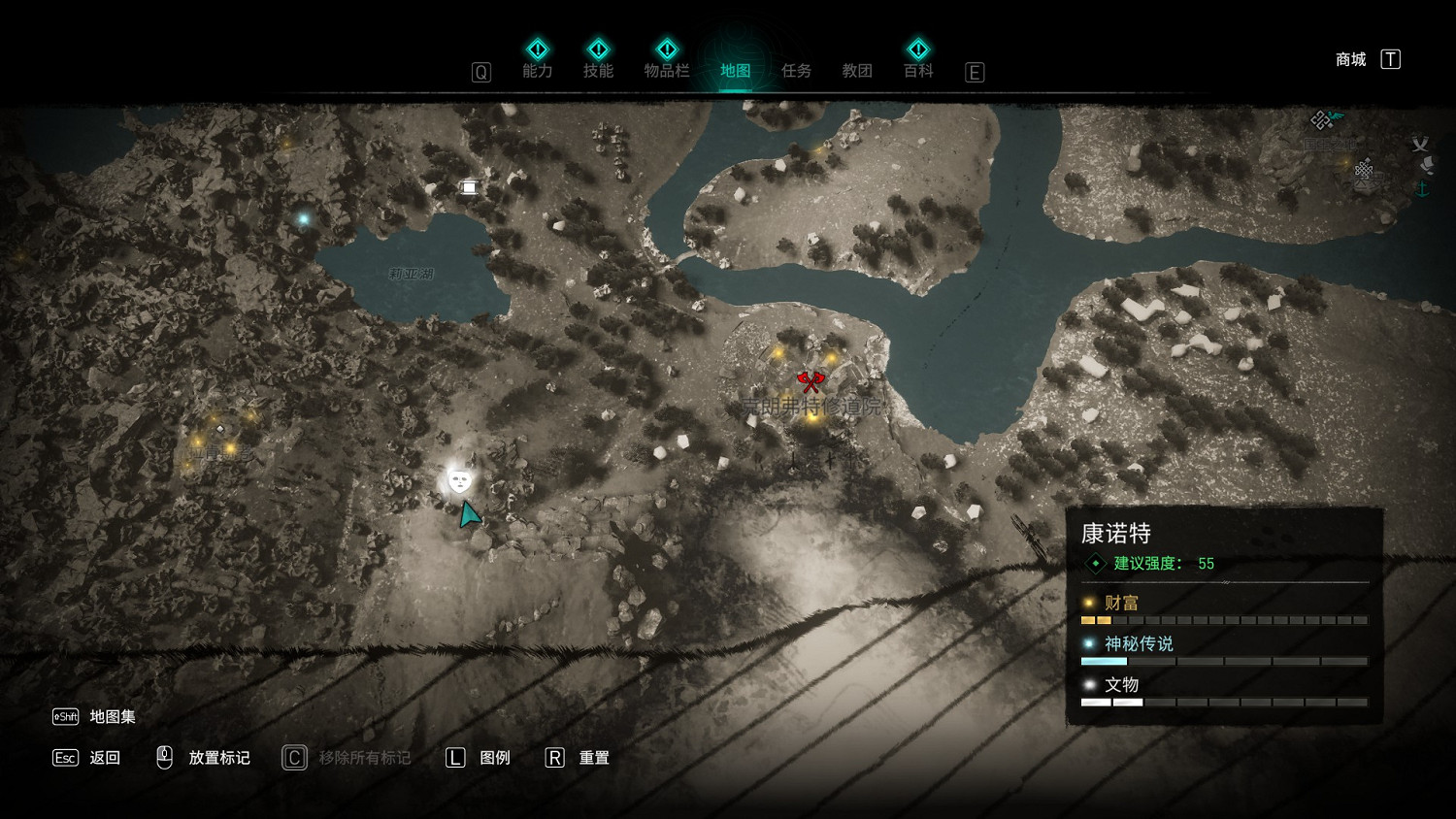1456x819 pixels.
Task: Open the 地图集 atlas
Action: point(112,717)
